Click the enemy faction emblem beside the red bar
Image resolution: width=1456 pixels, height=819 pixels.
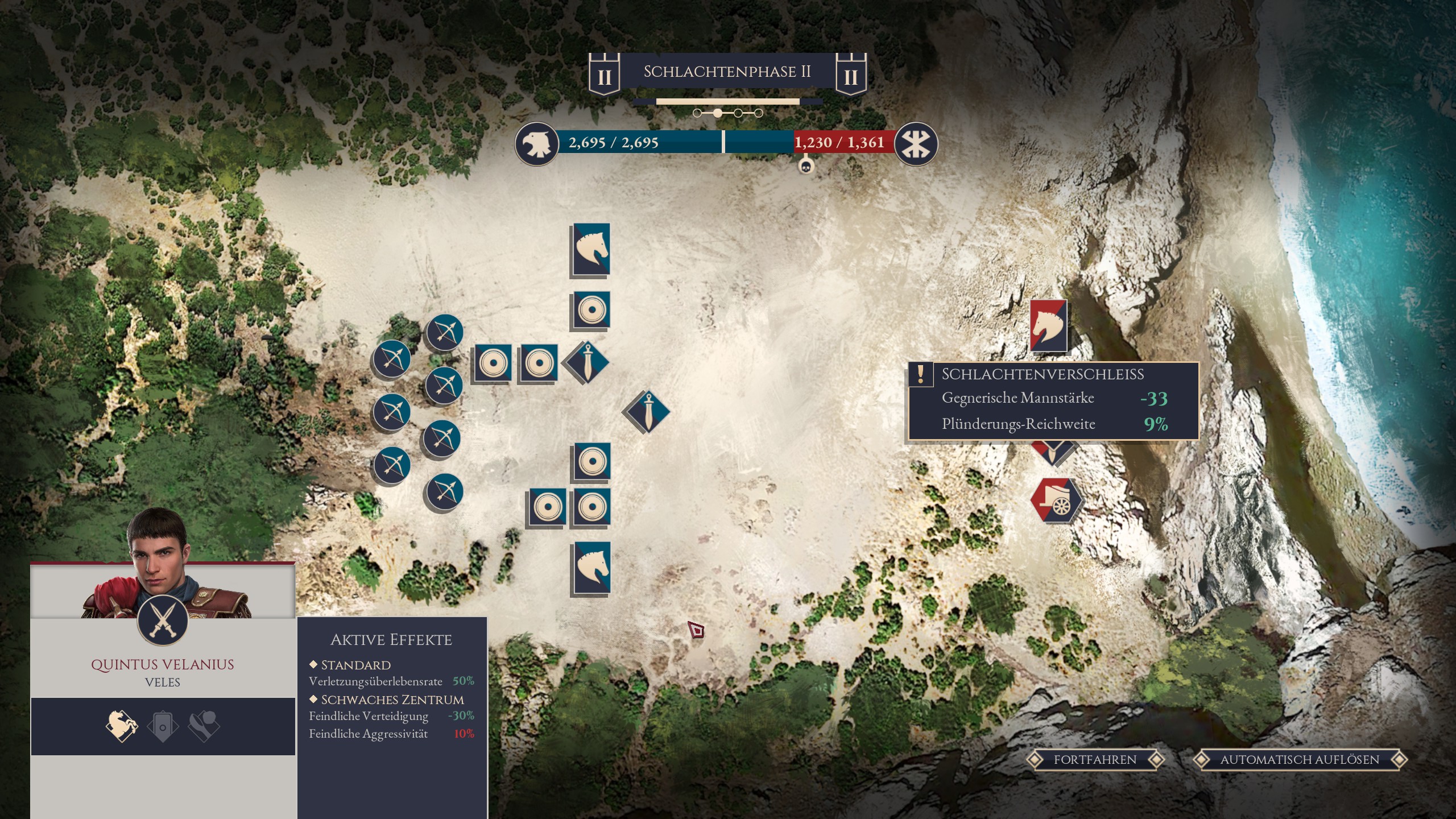click(915, 144)
